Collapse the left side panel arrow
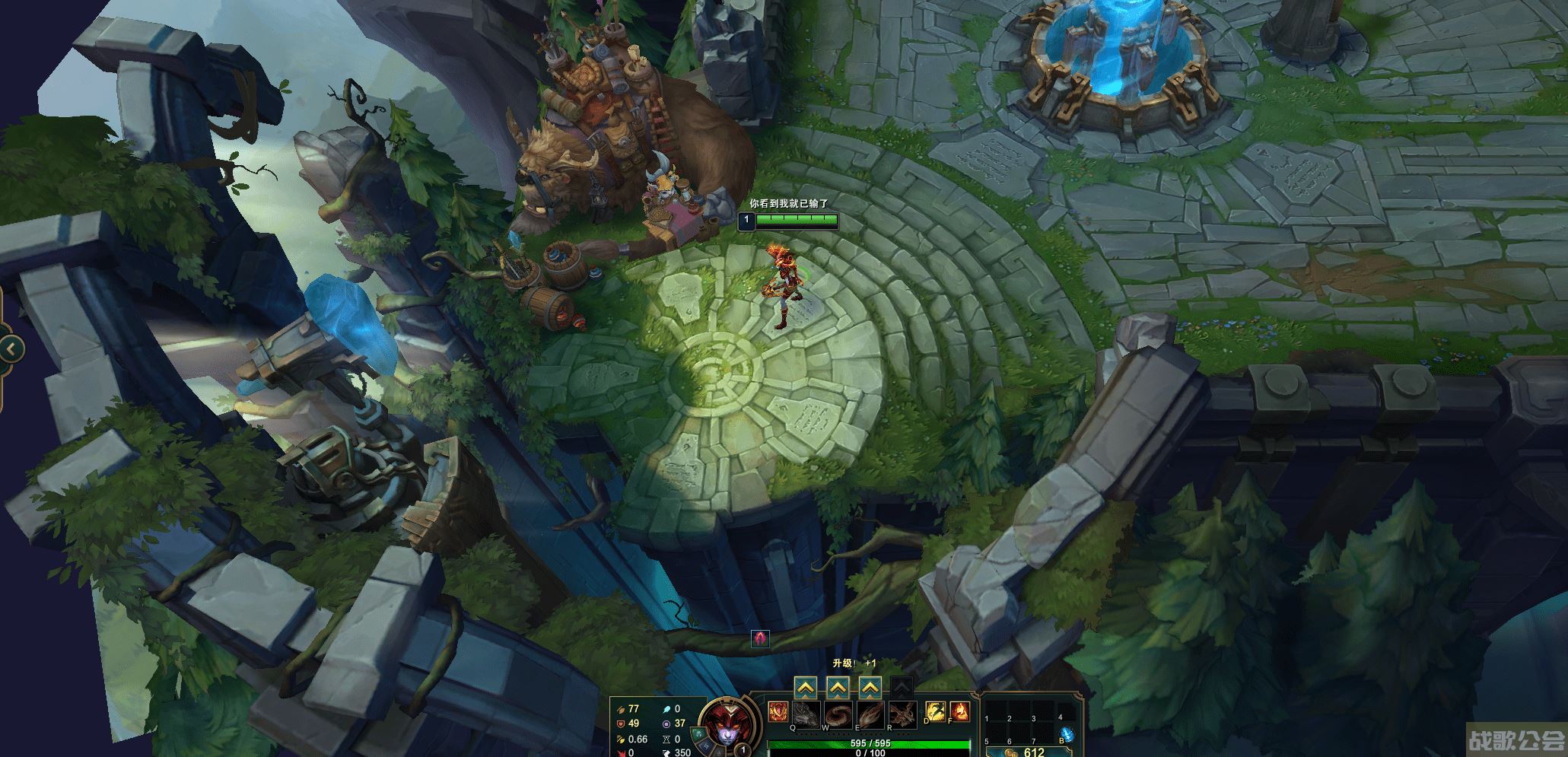The height and width of the screenshot is (757, 1568). click(11, 349)
